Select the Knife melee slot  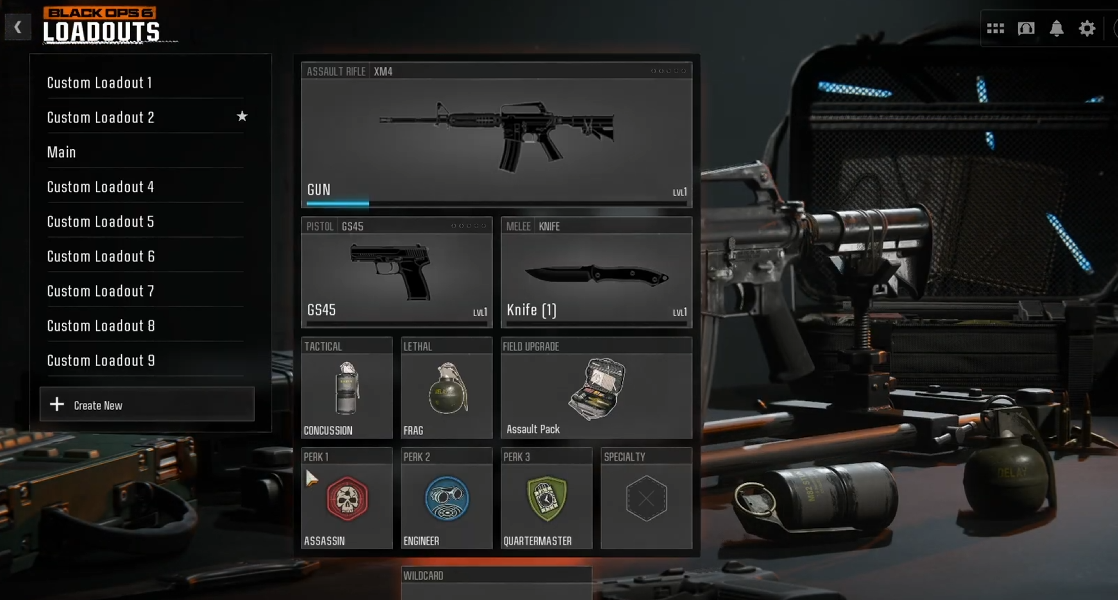(x=596, y=272)
